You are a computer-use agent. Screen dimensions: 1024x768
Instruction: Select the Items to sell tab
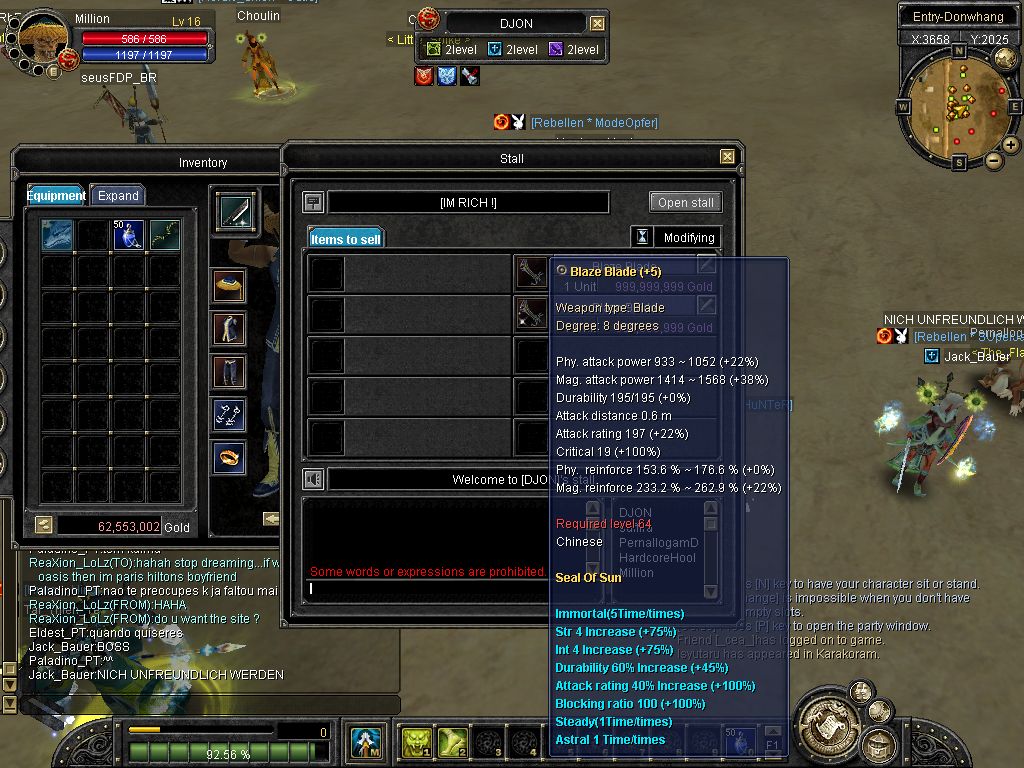[x=345, y=239]
